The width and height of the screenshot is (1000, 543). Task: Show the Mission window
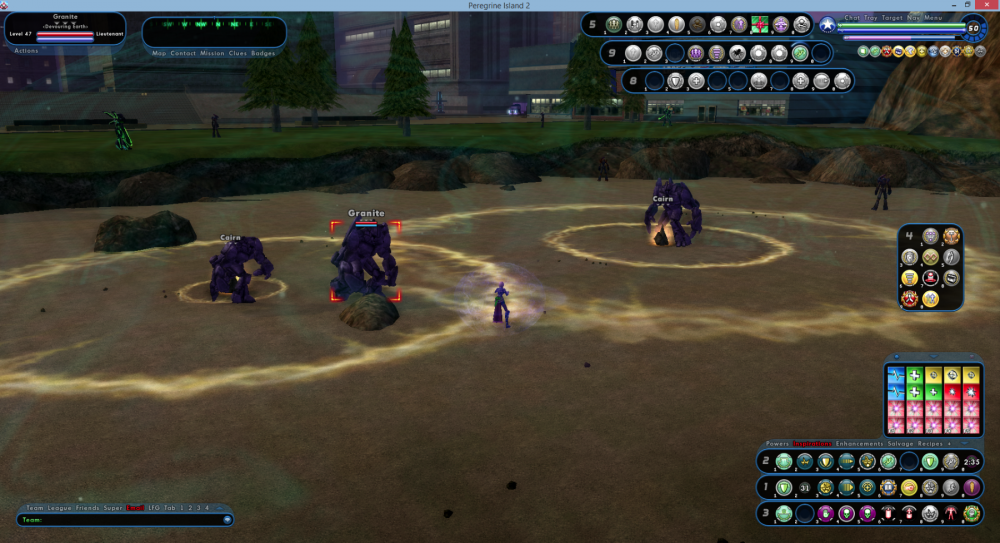point(212,53)
